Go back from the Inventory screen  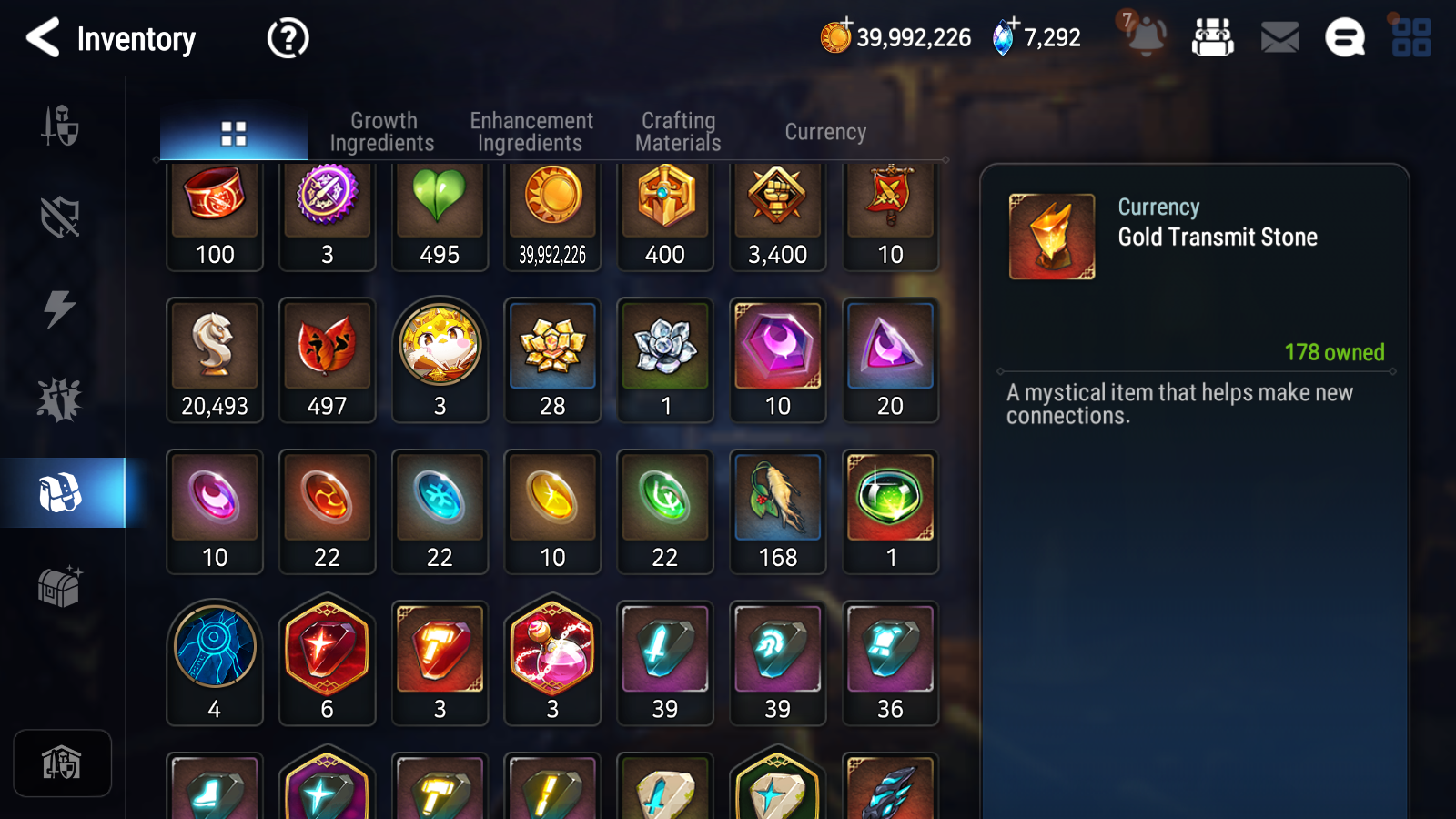44,38
